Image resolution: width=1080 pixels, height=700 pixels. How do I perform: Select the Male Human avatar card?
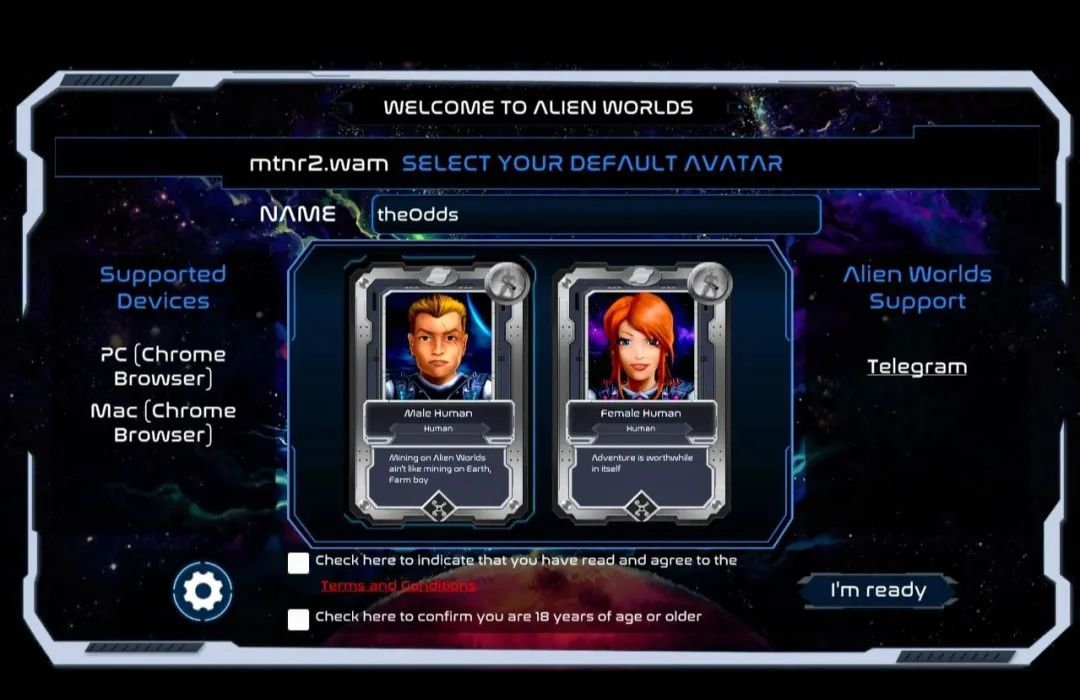(438, 392)
